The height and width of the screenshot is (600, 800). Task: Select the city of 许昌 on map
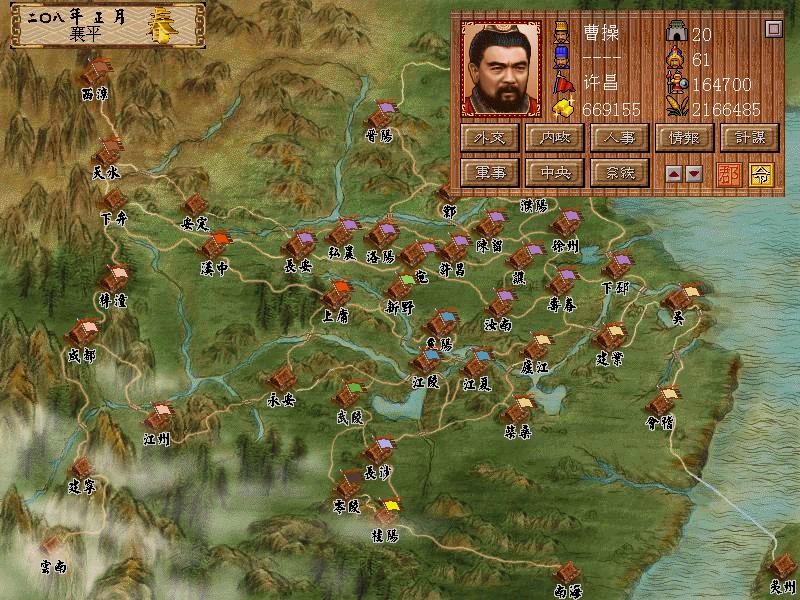[455, 249]
